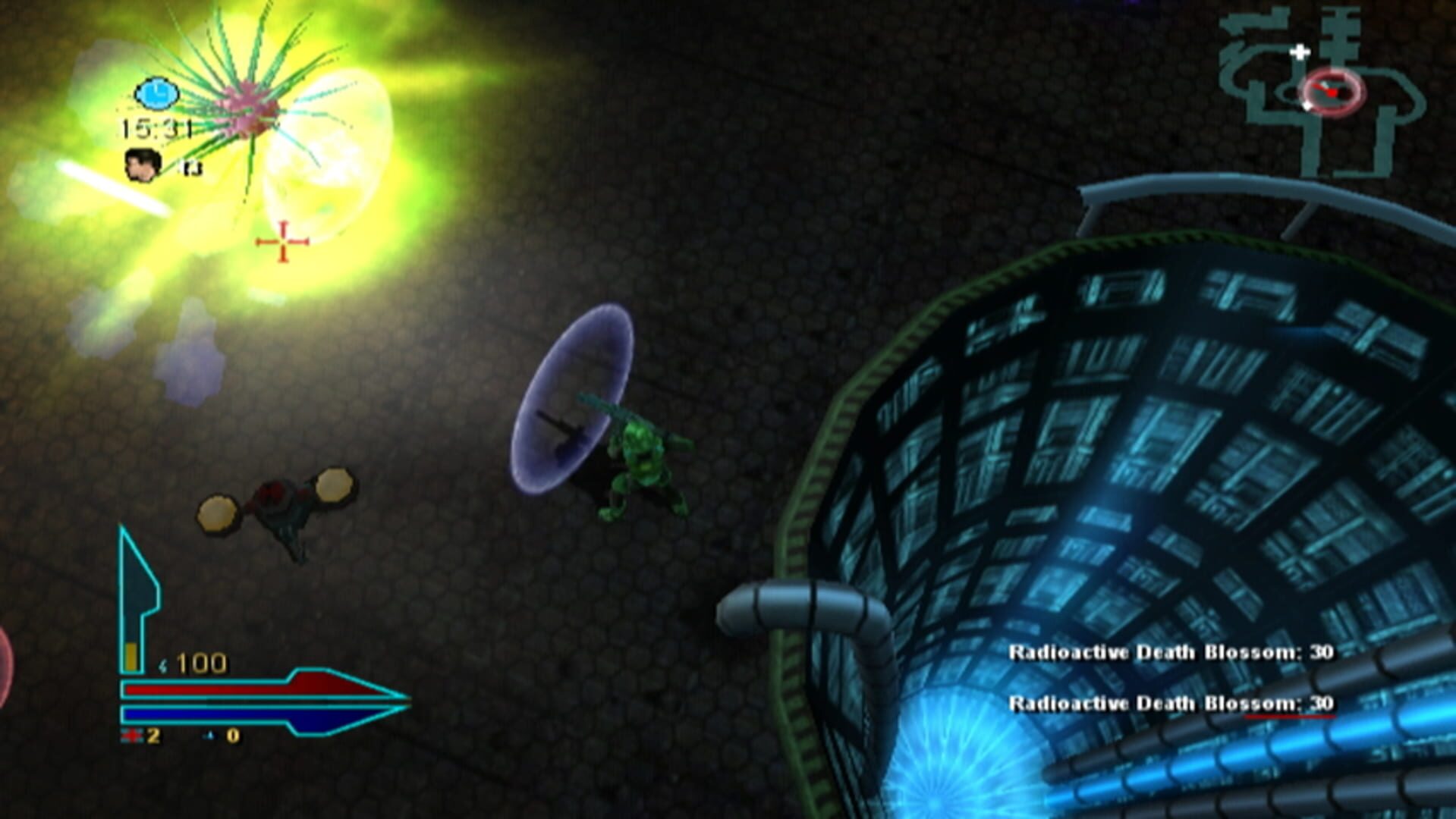
Task: Click the blue ammo icon showing 0
Action: 208,736
